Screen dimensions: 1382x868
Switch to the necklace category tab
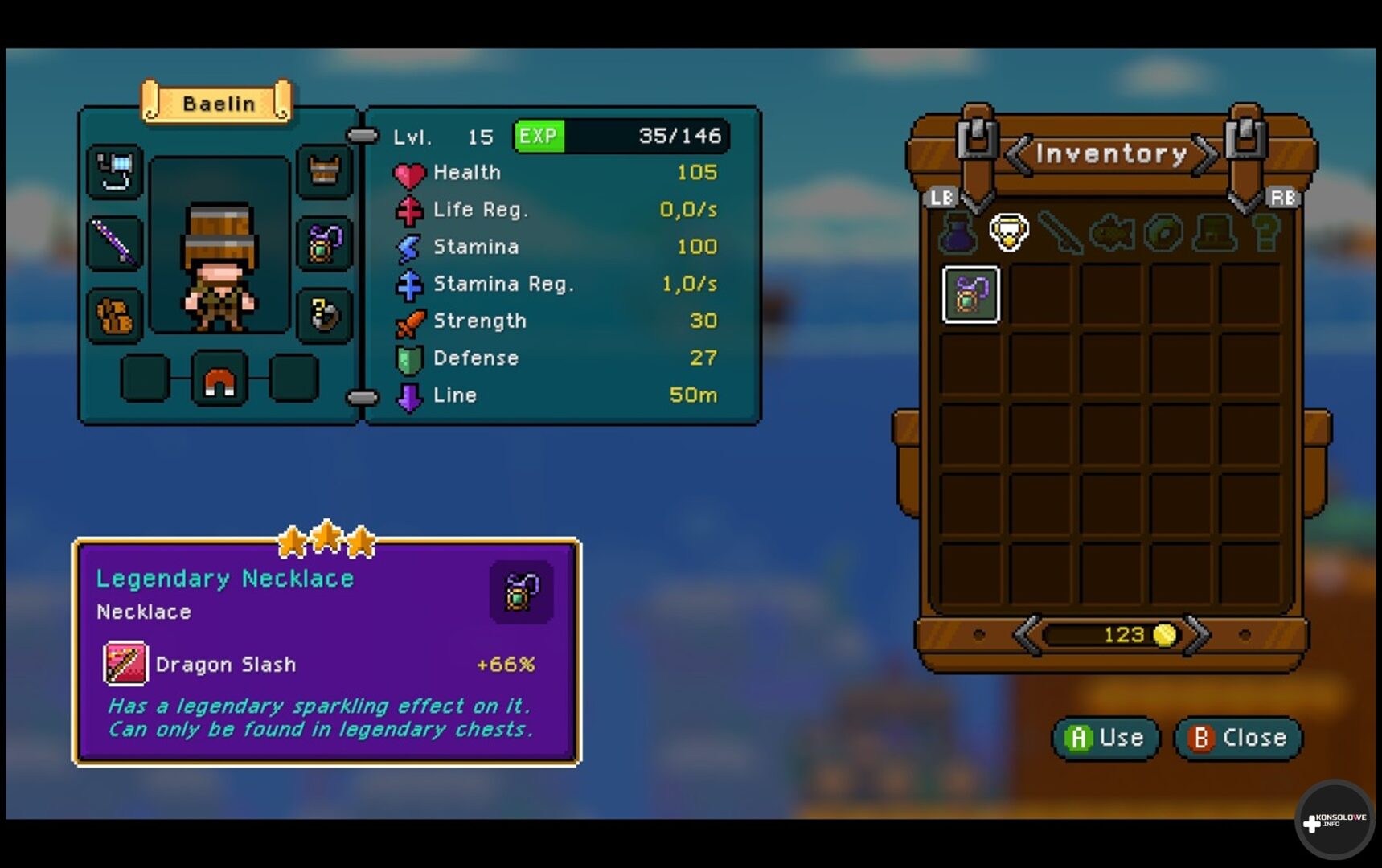[1008, 233]
